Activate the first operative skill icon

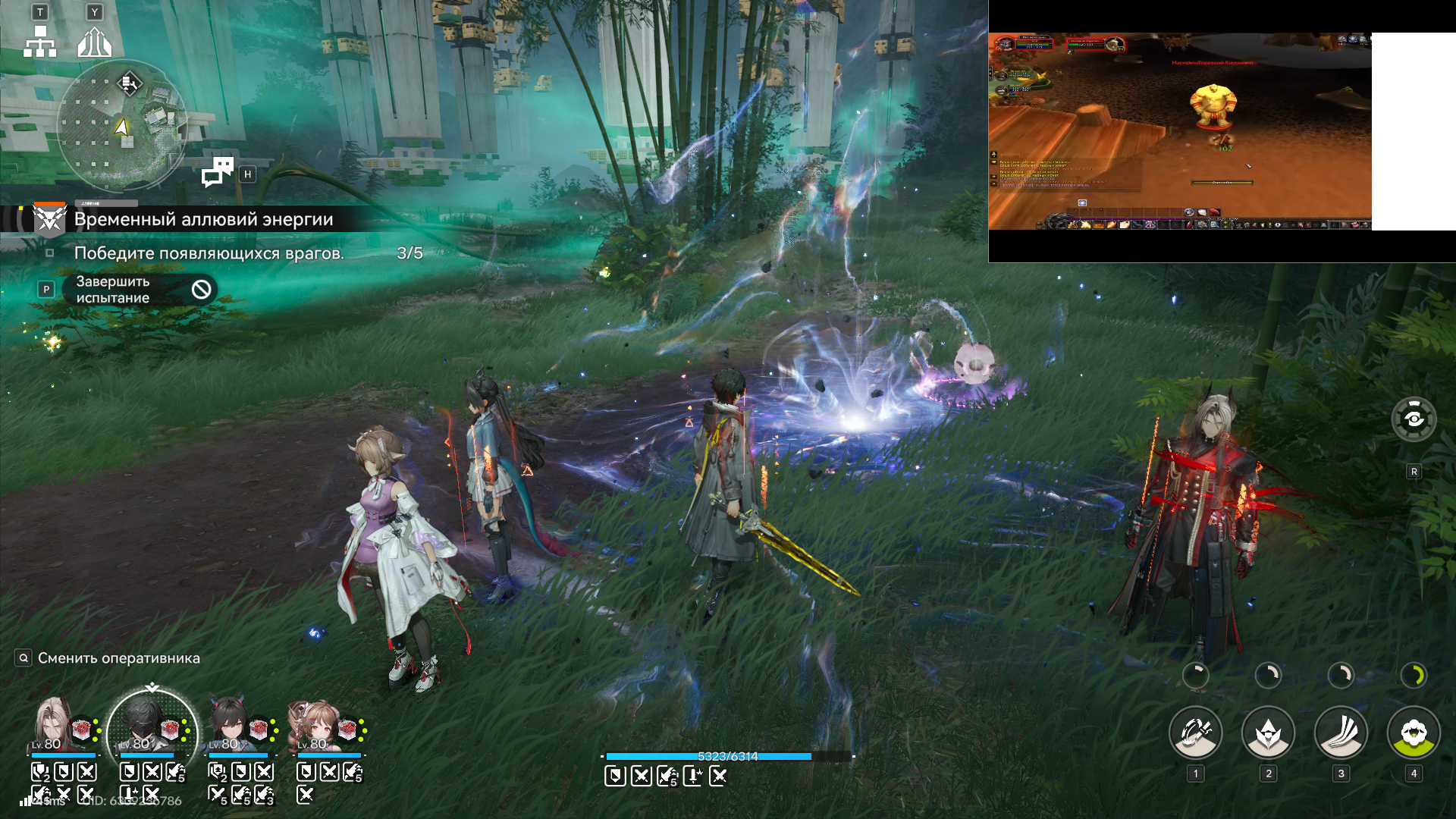(1195, 733)
